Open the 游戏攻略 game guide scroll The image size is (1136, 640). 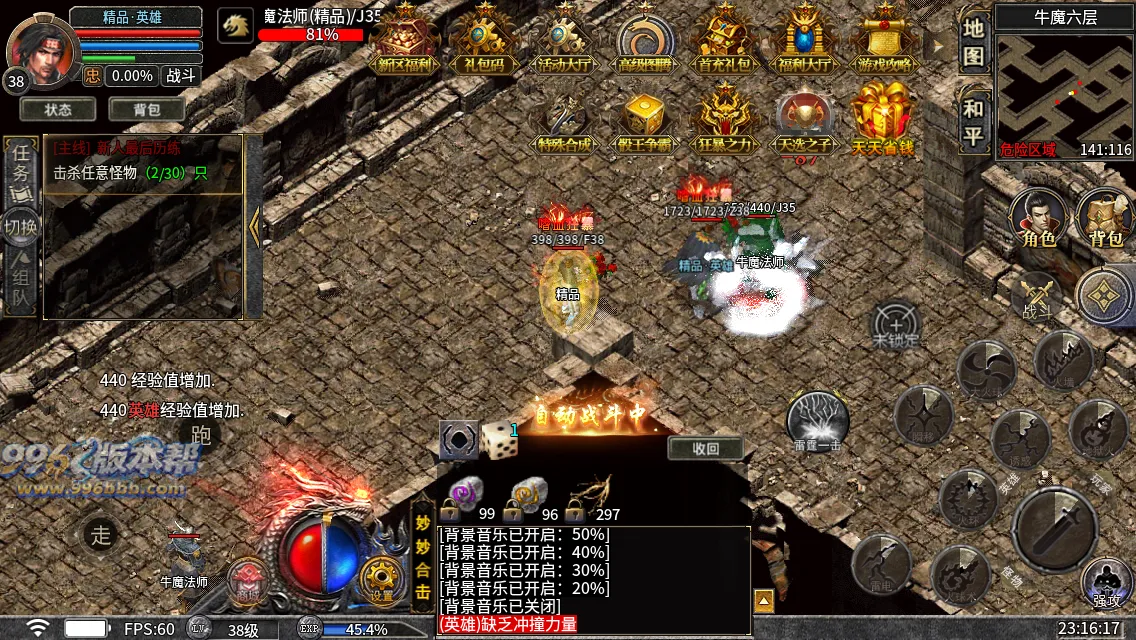tap(884, 40)
